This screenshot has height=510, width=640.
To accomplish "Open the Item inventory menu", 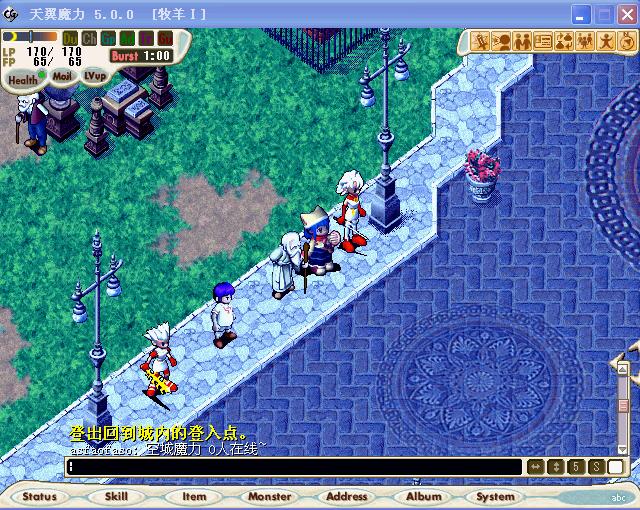I will tap(194, 496).
